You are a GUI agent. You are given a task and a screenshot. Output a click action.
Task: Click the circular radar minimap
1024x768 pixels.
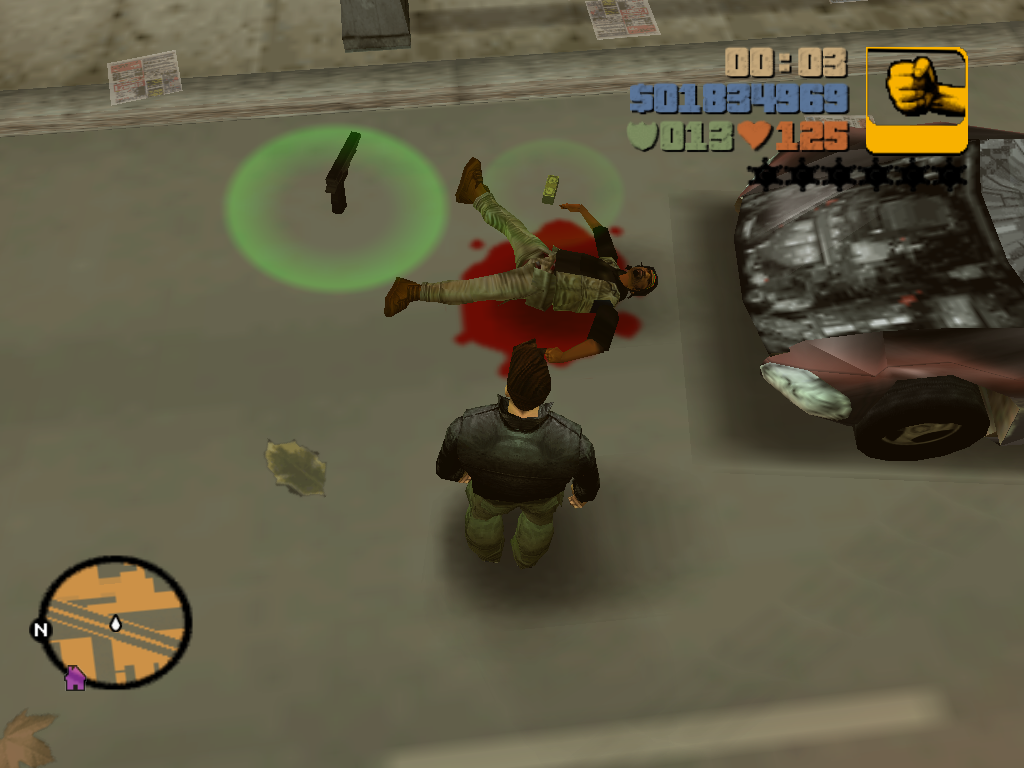115,622
